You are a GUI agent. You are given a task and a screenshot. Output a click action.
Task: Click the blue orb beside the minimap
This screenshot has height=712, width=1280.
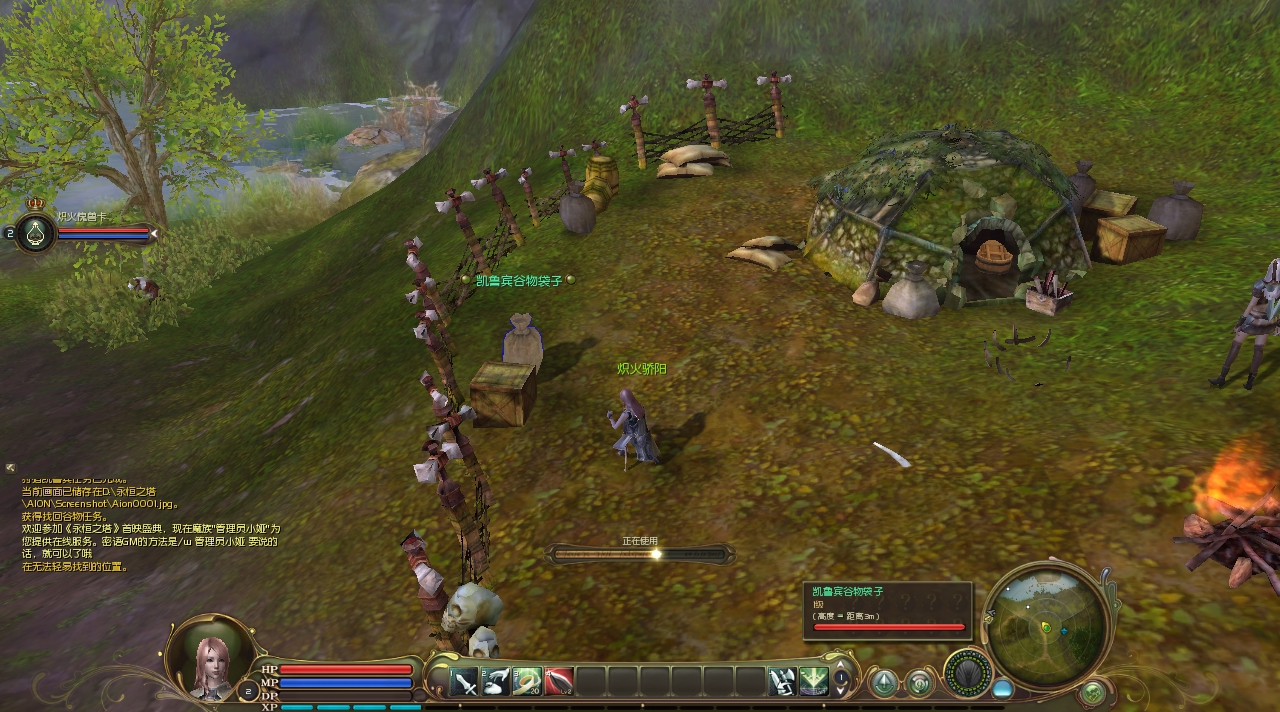click(1002, 689)
